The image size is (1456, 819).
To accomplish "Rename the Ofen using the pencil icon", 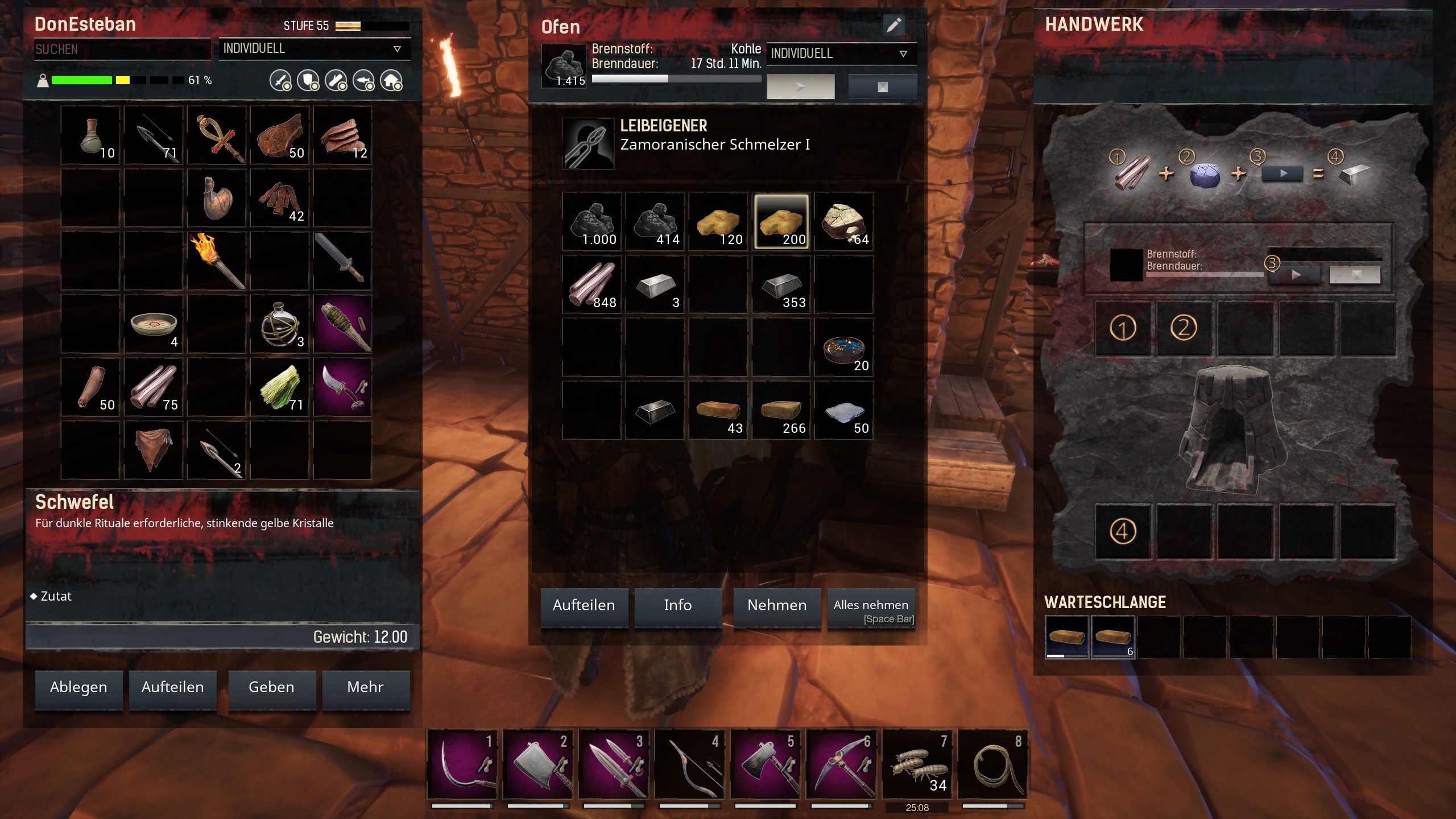I will (894, 25).
